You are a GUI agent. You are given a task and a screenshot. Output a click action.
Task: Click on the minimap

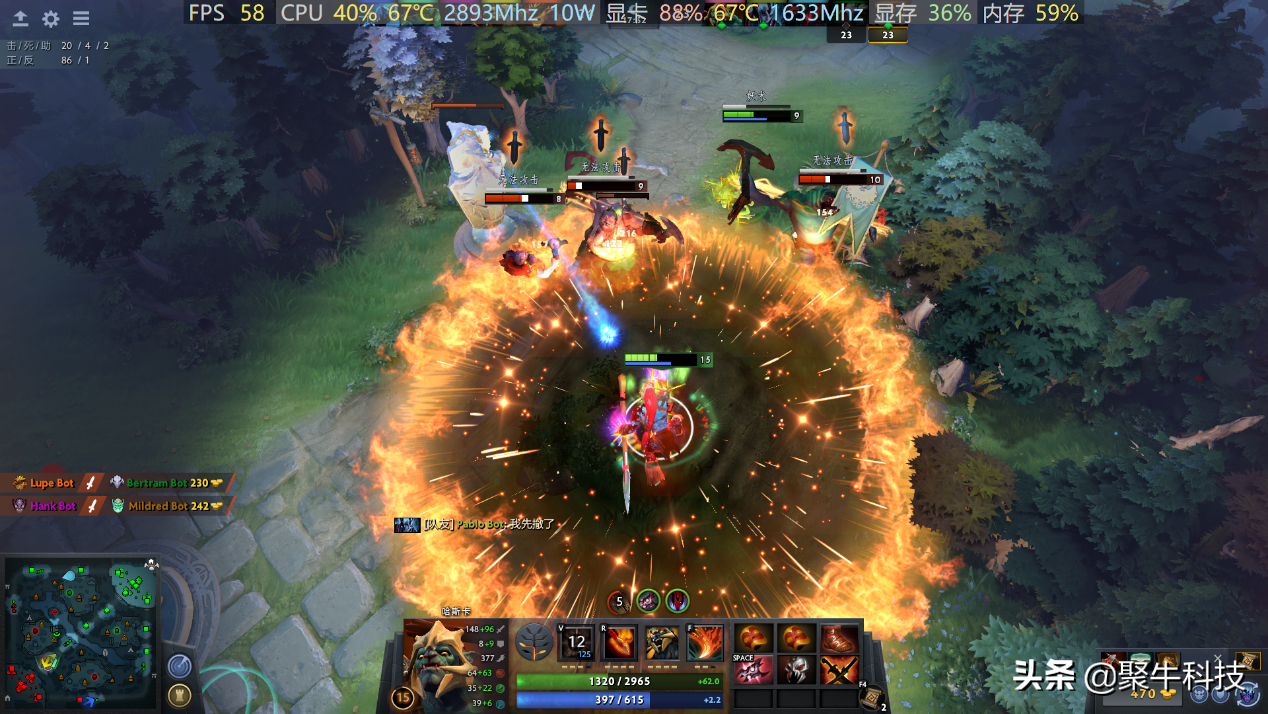(x=80, y=632)
